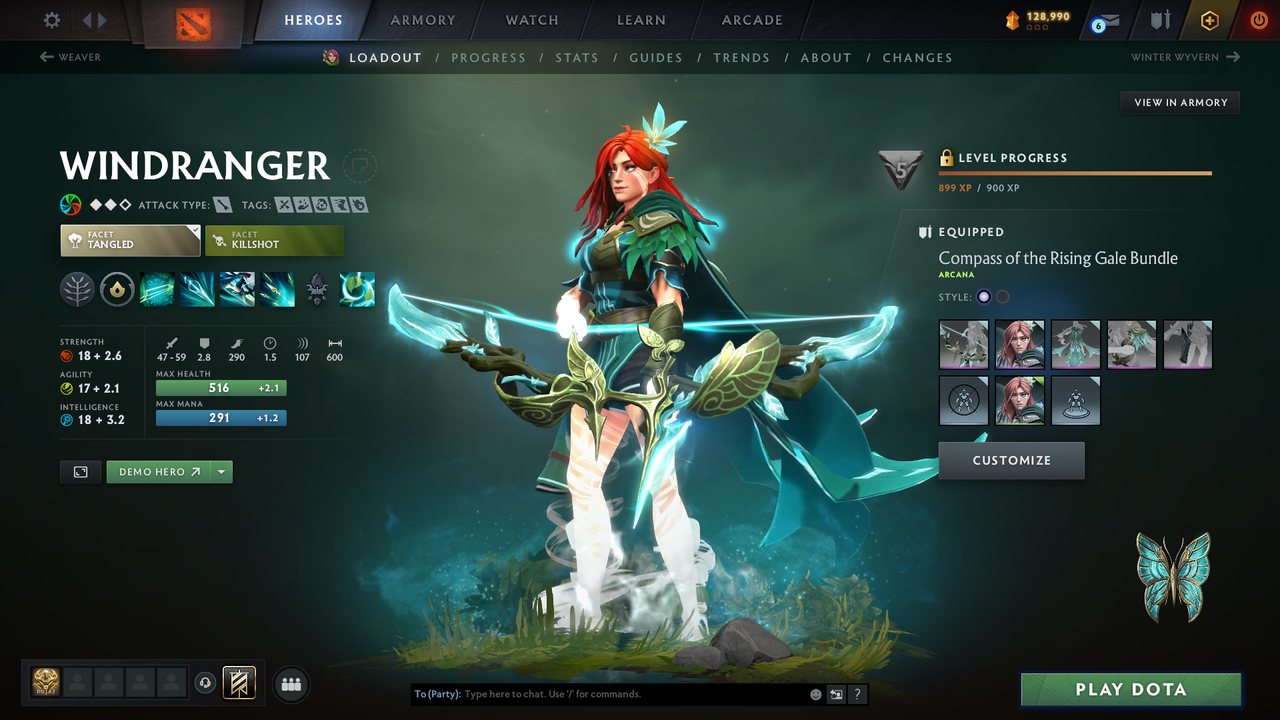1280x720 pixels.
Task: Click the Windrun ability icon
Action: pyautogui.click(x=237, y=290)
